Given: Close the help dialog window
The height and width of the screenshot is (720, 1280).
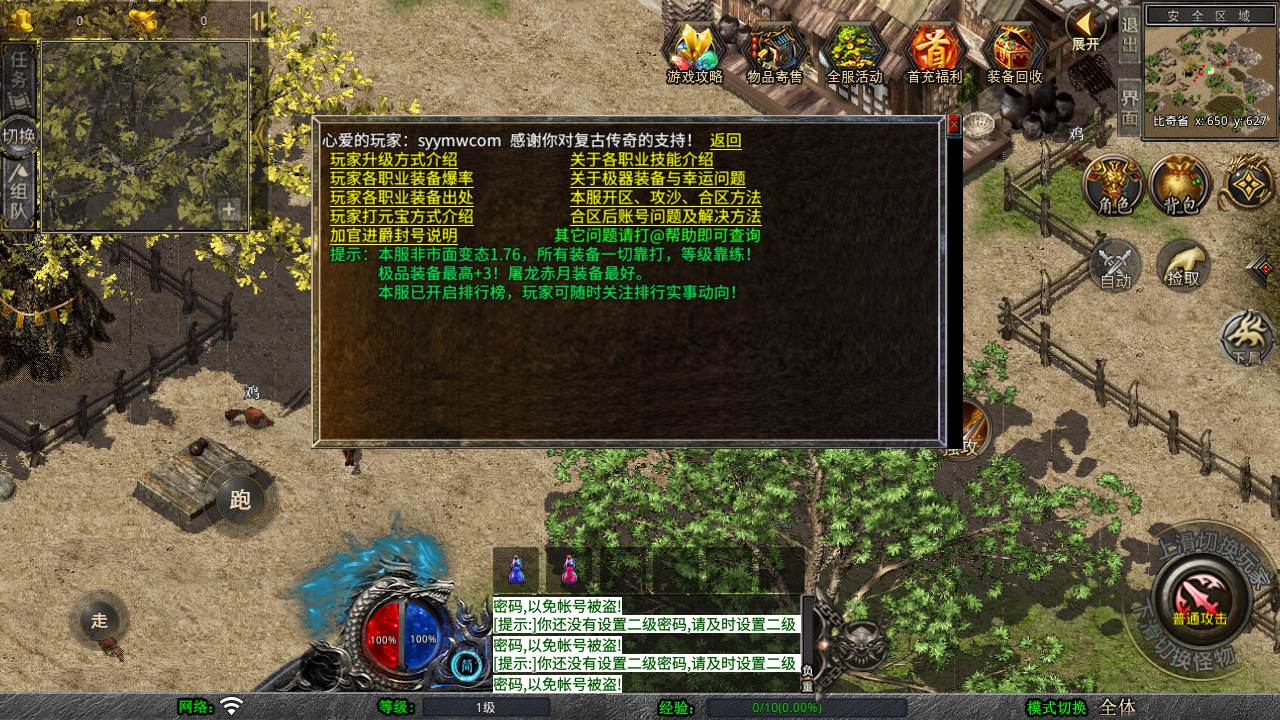Looking at the screenshot, I should click(953, 125).
